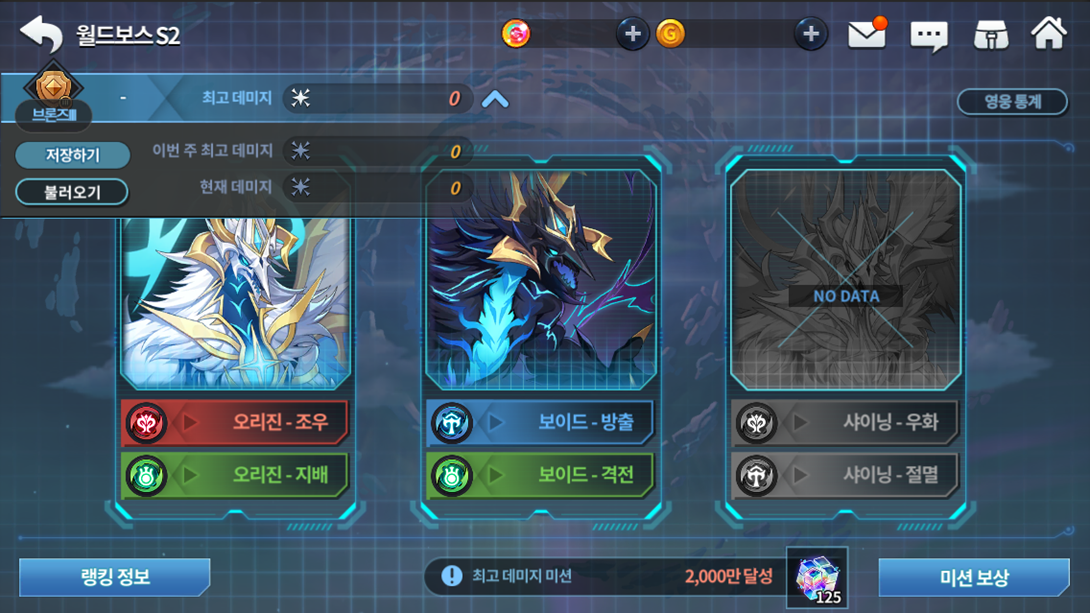The image size is (1090, 613).
Task: Open the chat speech bubble
Action: tap(928, 36)
